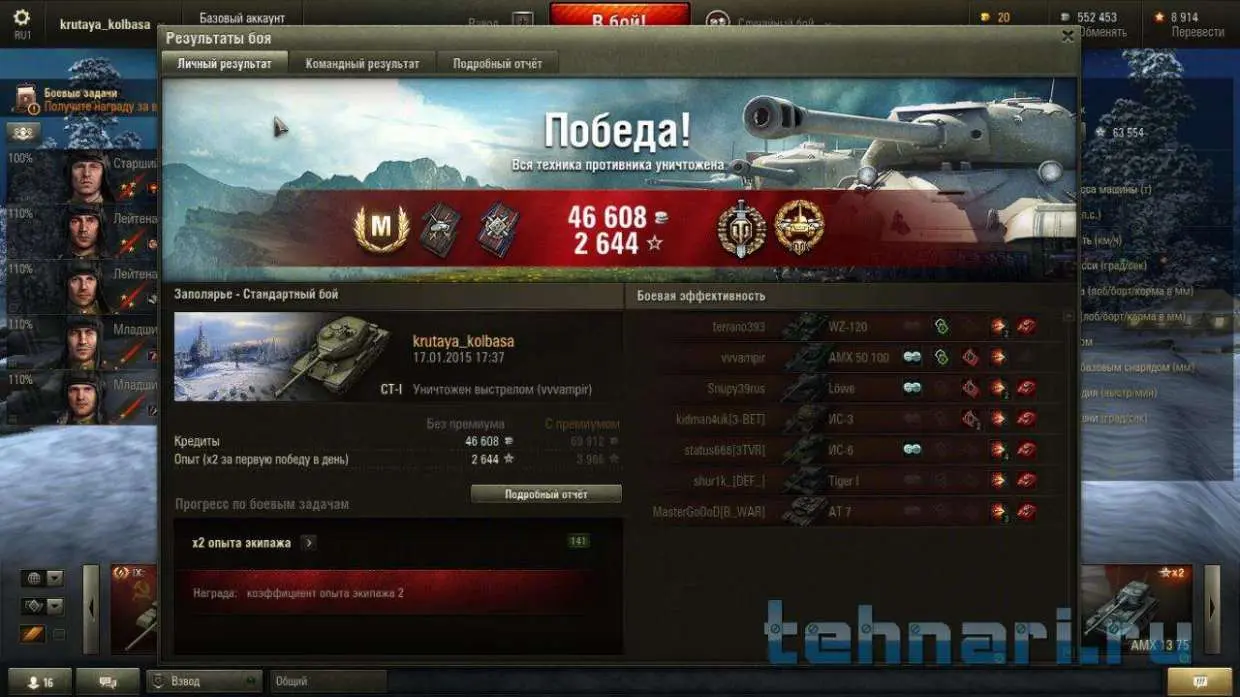Select the Личный результат tab
The width and height of the screenshot is (1240, 697).
pyautogui.click(x=224, y=63)
